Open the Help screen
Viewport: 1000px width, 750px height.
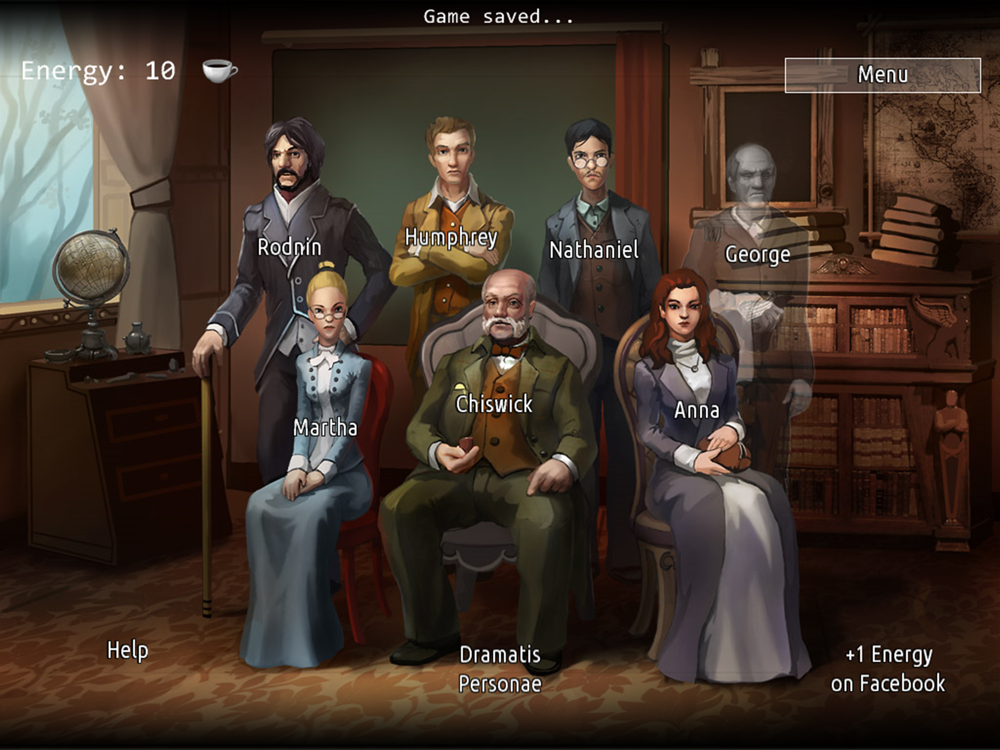pos(127,650)
